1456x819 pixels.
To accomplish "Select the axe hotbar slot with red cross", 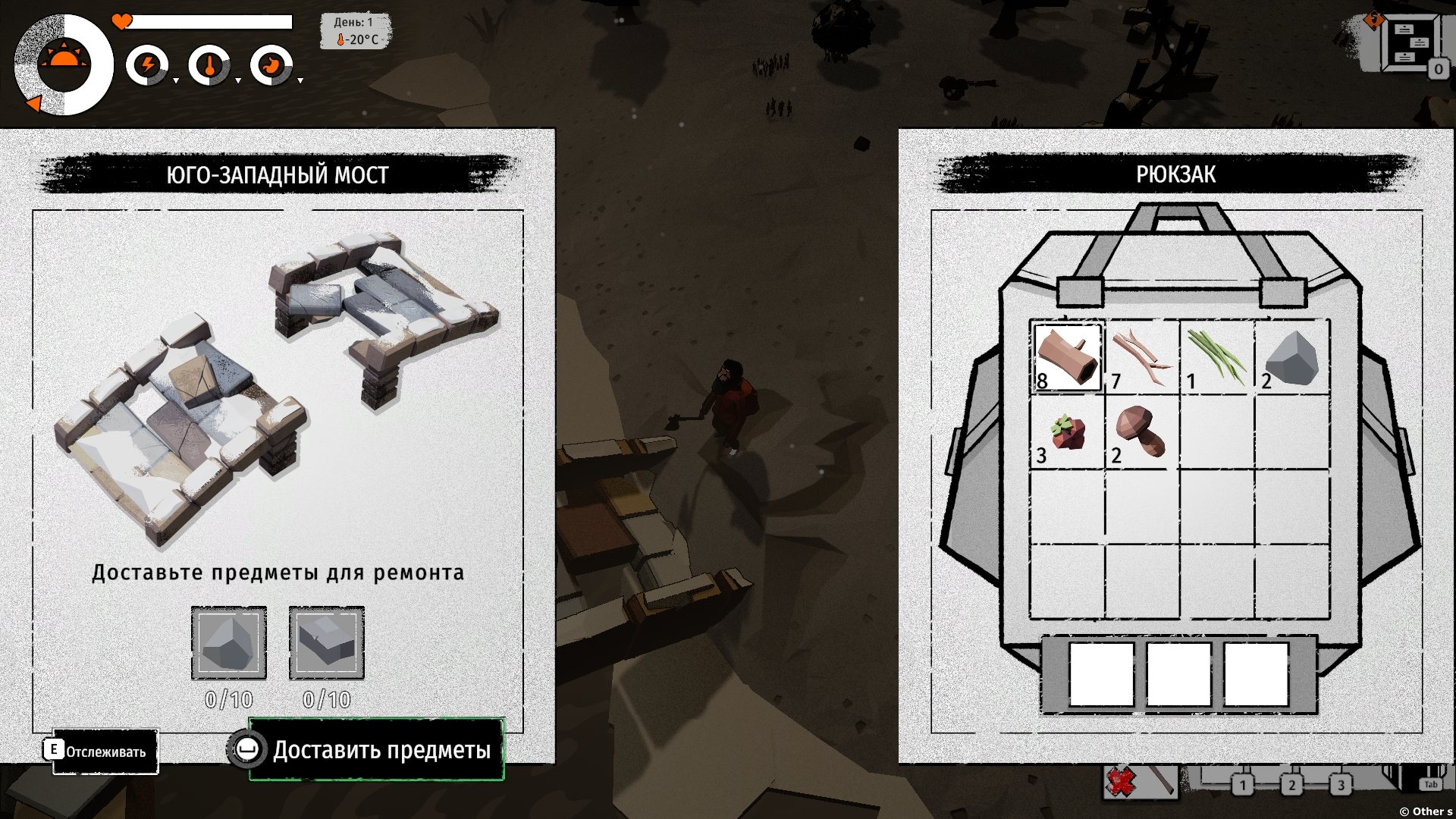I will point(1140,781).
